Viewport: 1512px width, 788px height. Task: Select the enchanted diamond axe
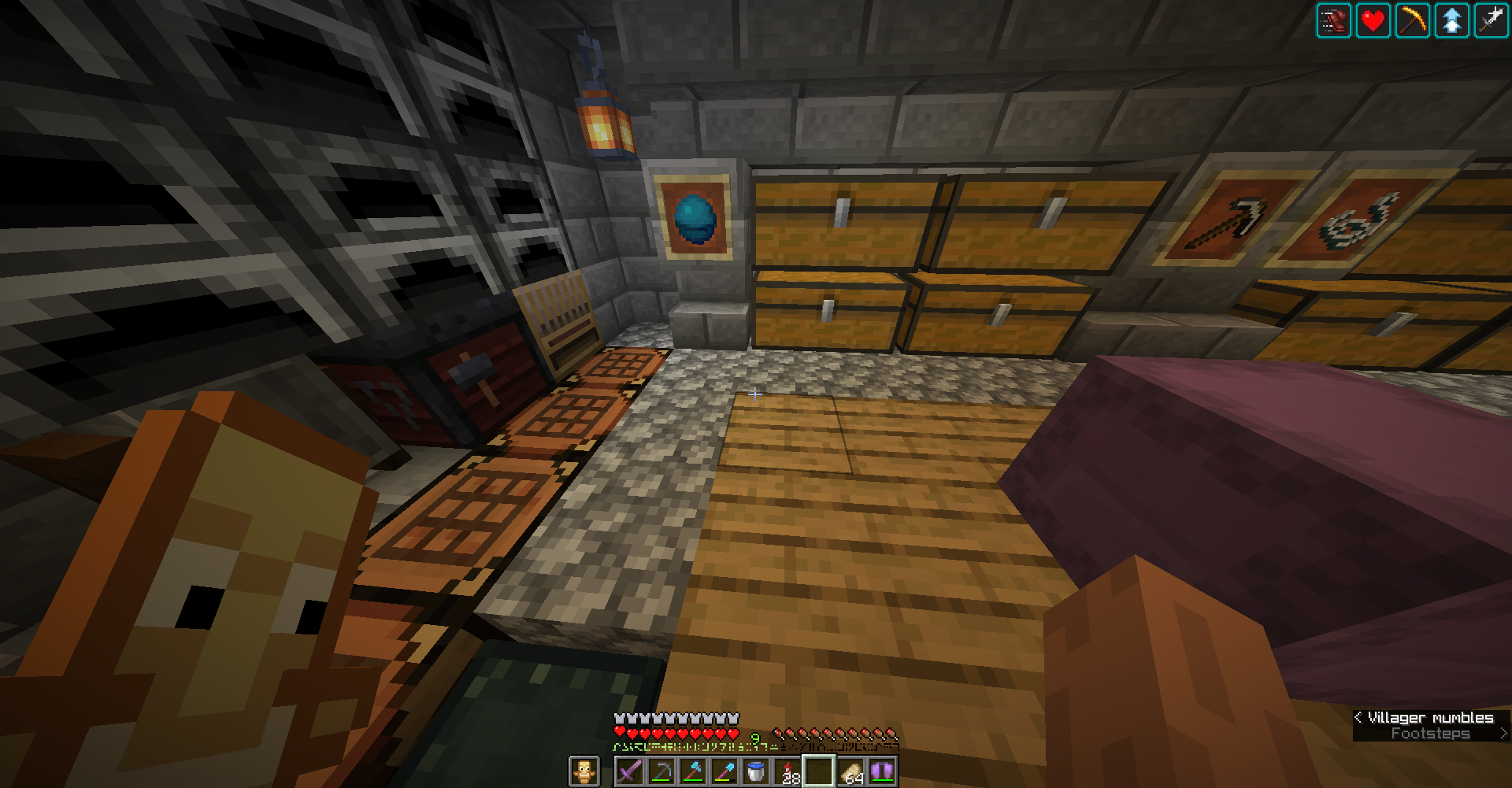coord(694,769)
